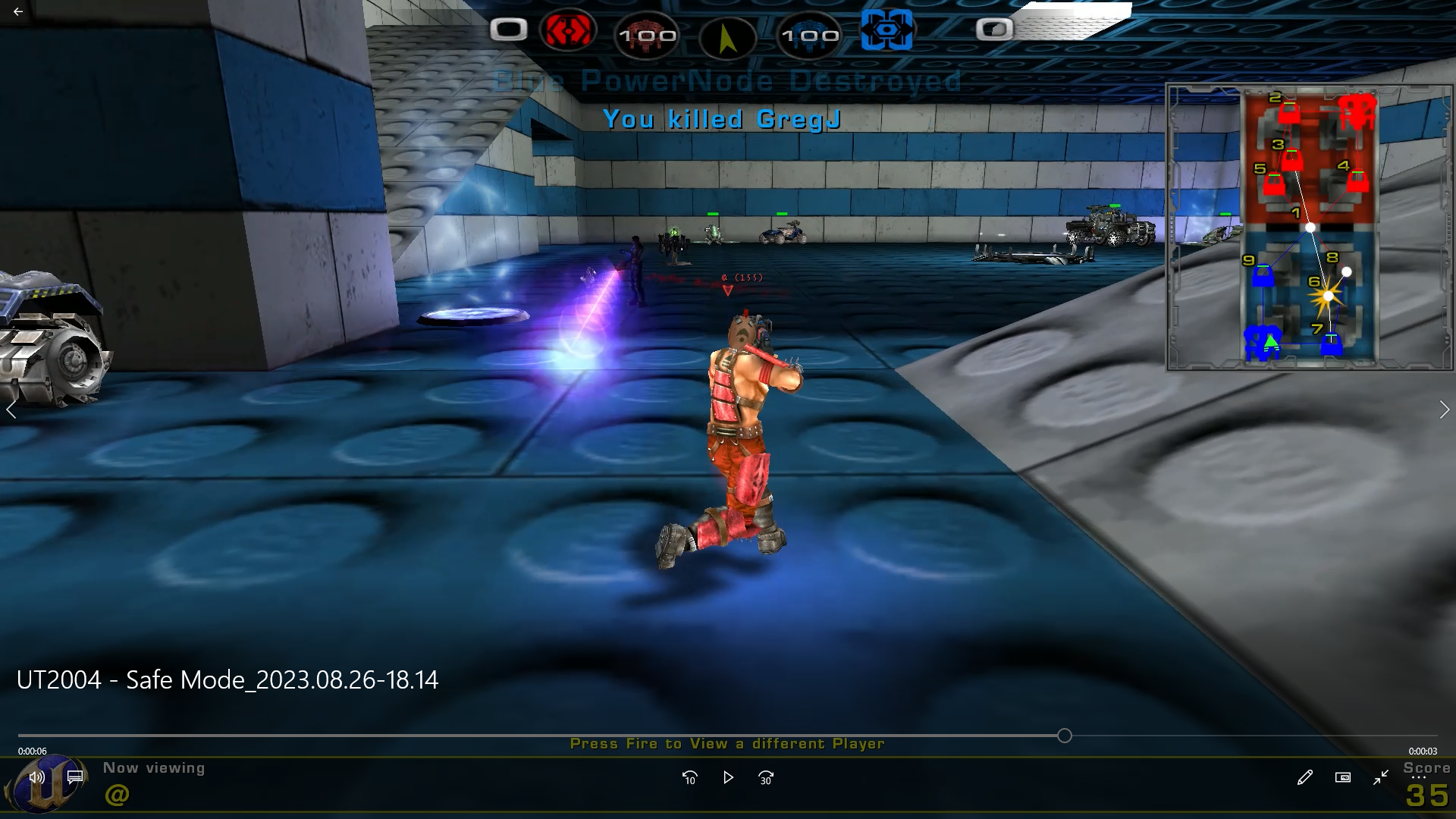The image size is (1456, 819).
Task: Open the edit pencil tool
Action: tap(1304, 777)
